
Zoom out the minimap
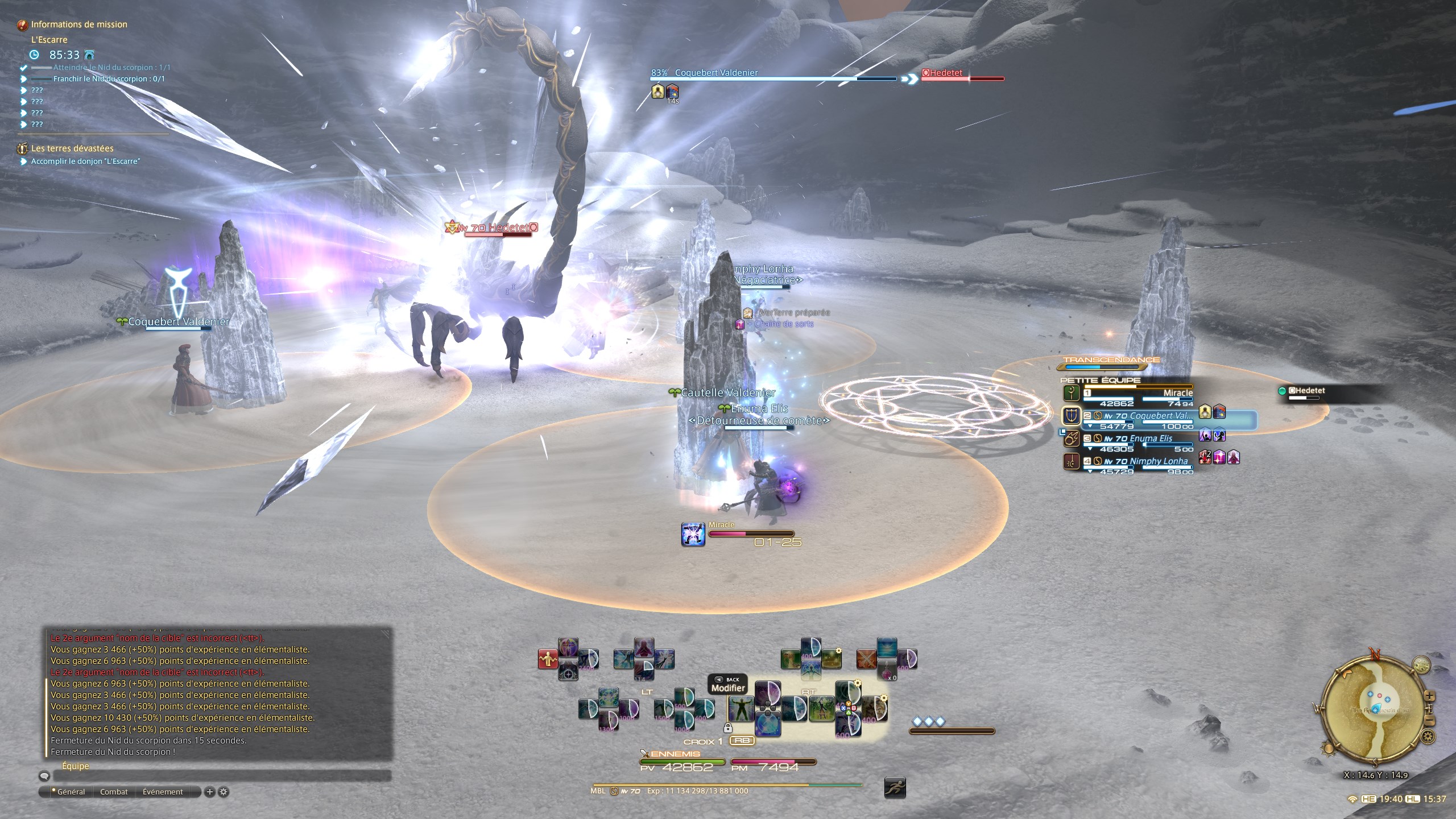[x=1430, y=721]
